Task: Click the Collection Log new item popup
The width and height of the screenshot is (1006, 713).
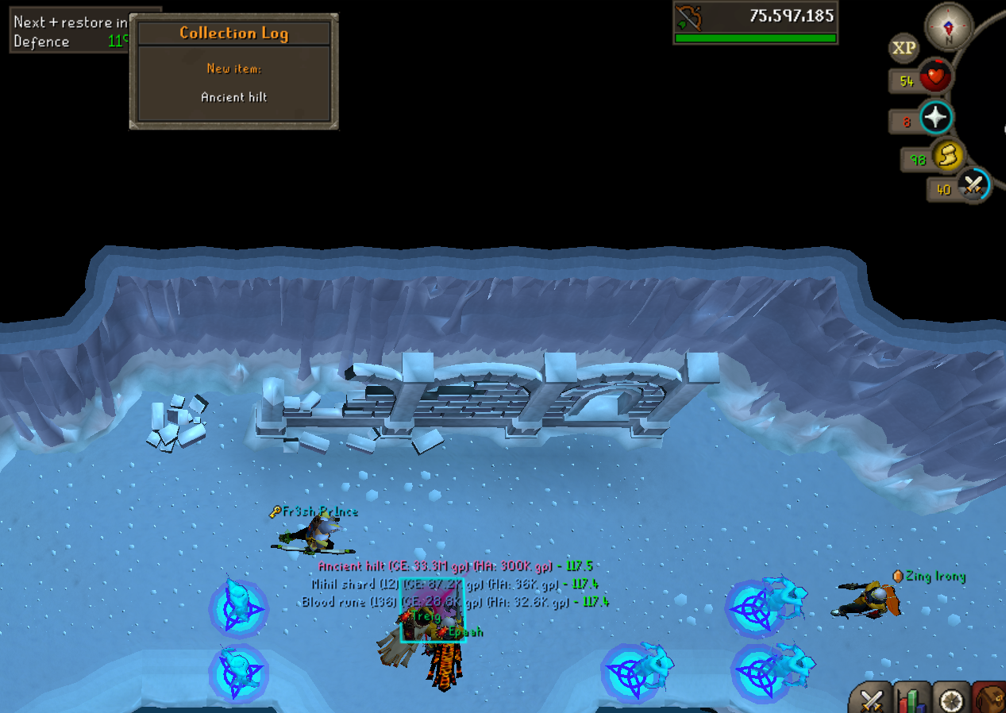Action: (234, 71)
